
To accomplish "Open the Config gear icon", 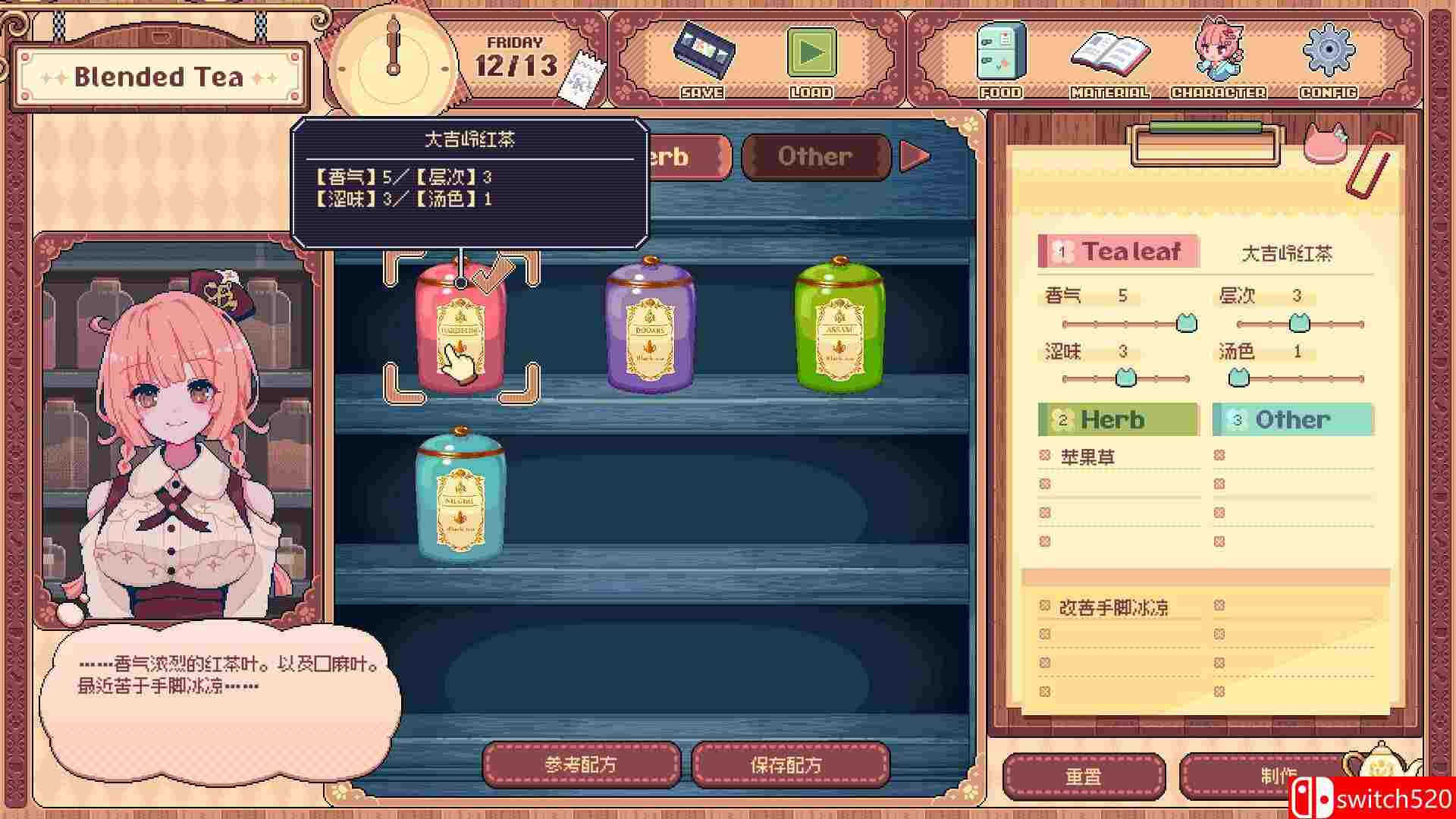I will tap(1326, 52).
